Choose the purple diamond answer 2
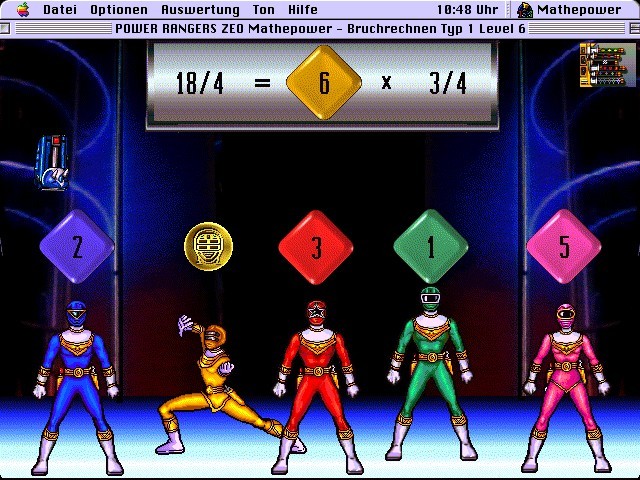This screenshot has width=640, height=480. [x=77, y=247]
